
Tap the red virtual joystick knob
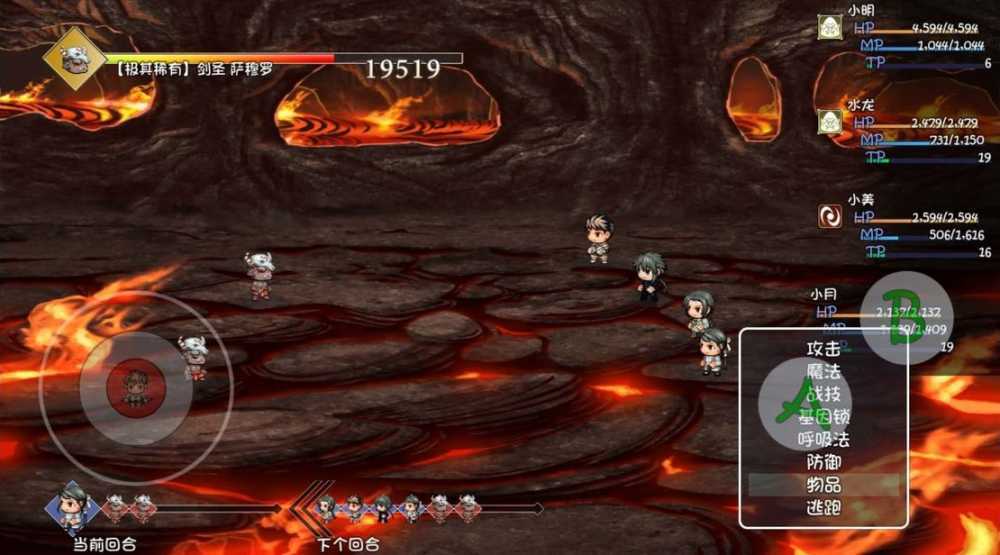(x=135, y=385)
